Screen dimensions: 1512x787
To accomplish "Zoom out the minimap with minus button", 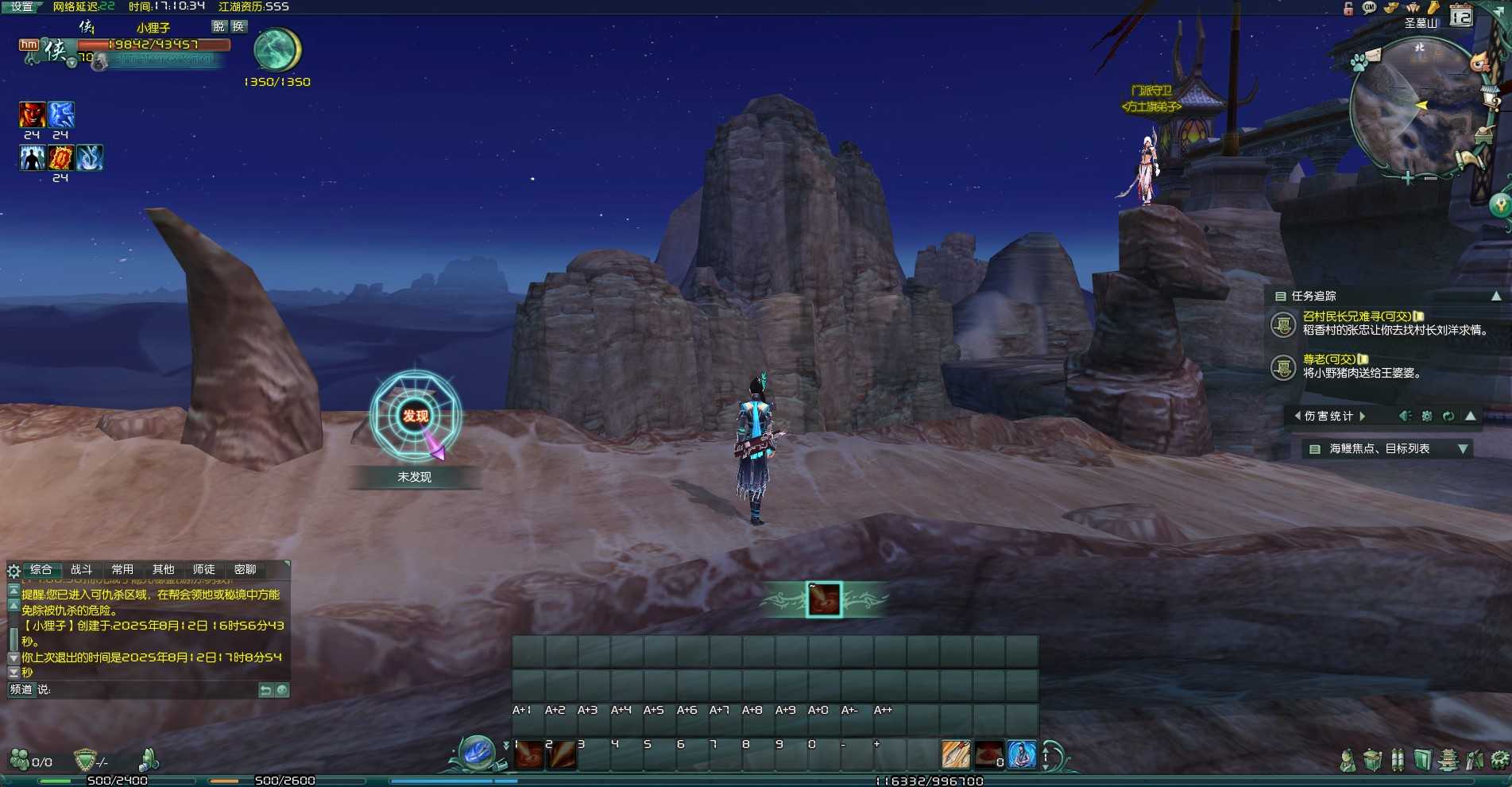I will point(1430,178).
